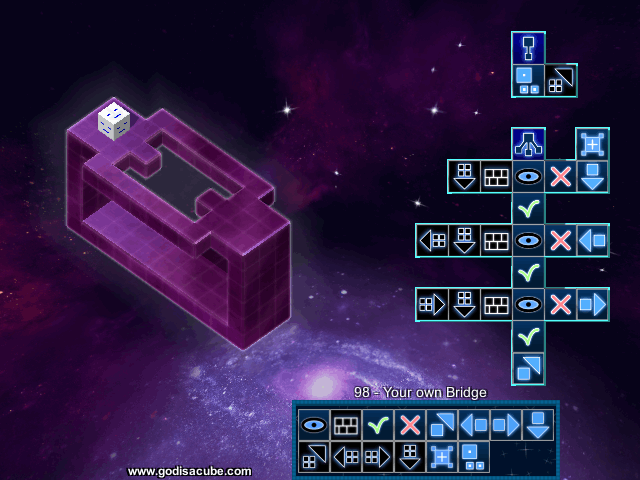Viewport: 640px width, 480px height.
Task: Select the grid-with-left-arrow command in the palette
Action: point(346,457)
